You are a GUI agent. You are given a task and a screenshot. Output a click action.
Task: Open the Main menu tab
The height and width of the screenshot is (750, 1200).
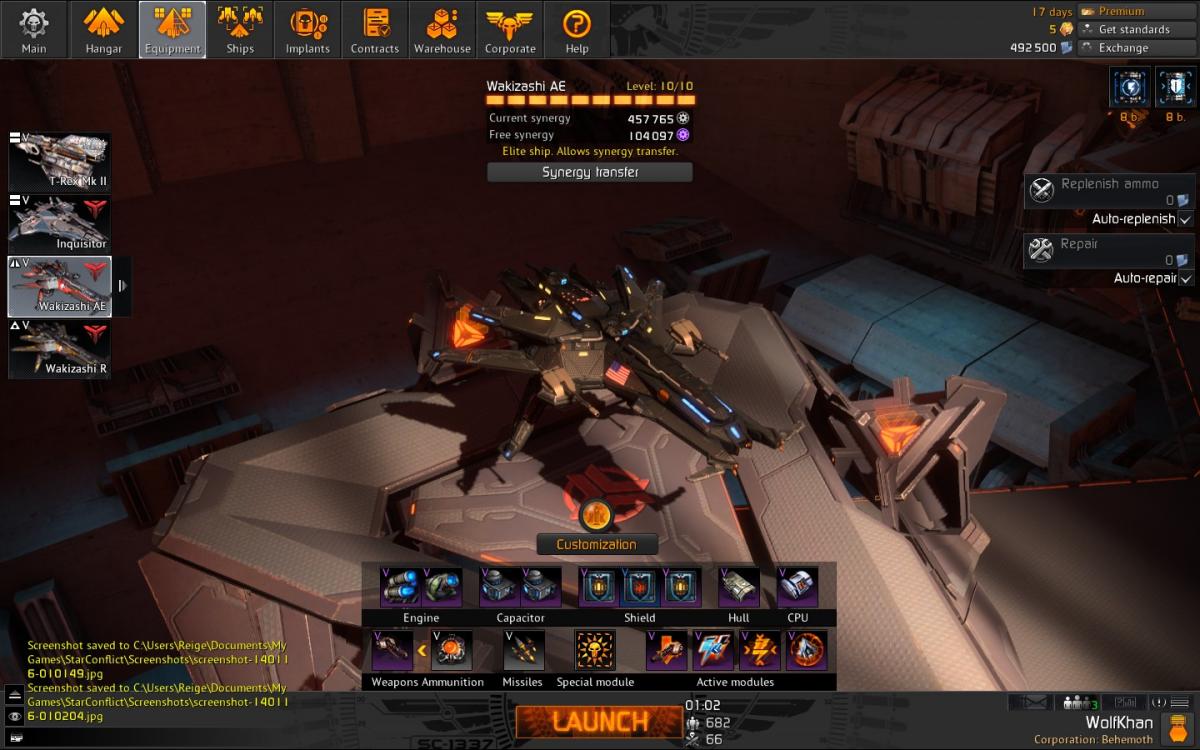click(x=34, y=30)
